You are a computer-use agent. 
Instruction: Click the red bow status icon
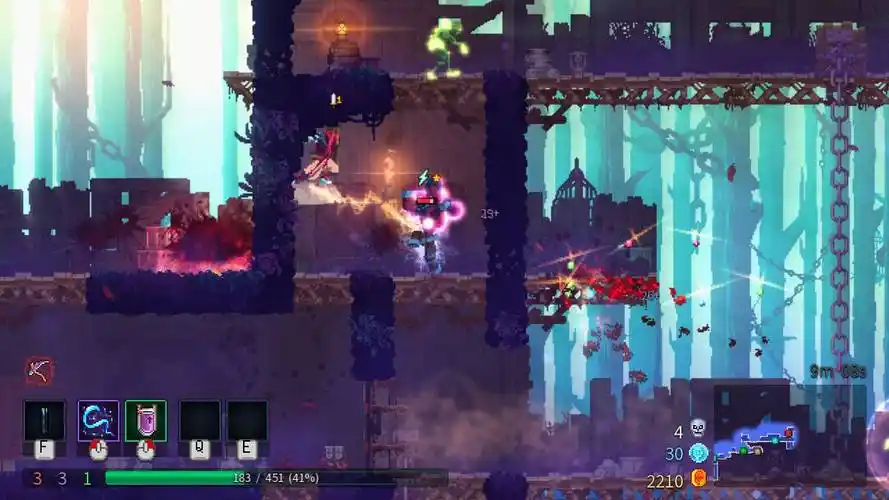[x=39, y=370]
